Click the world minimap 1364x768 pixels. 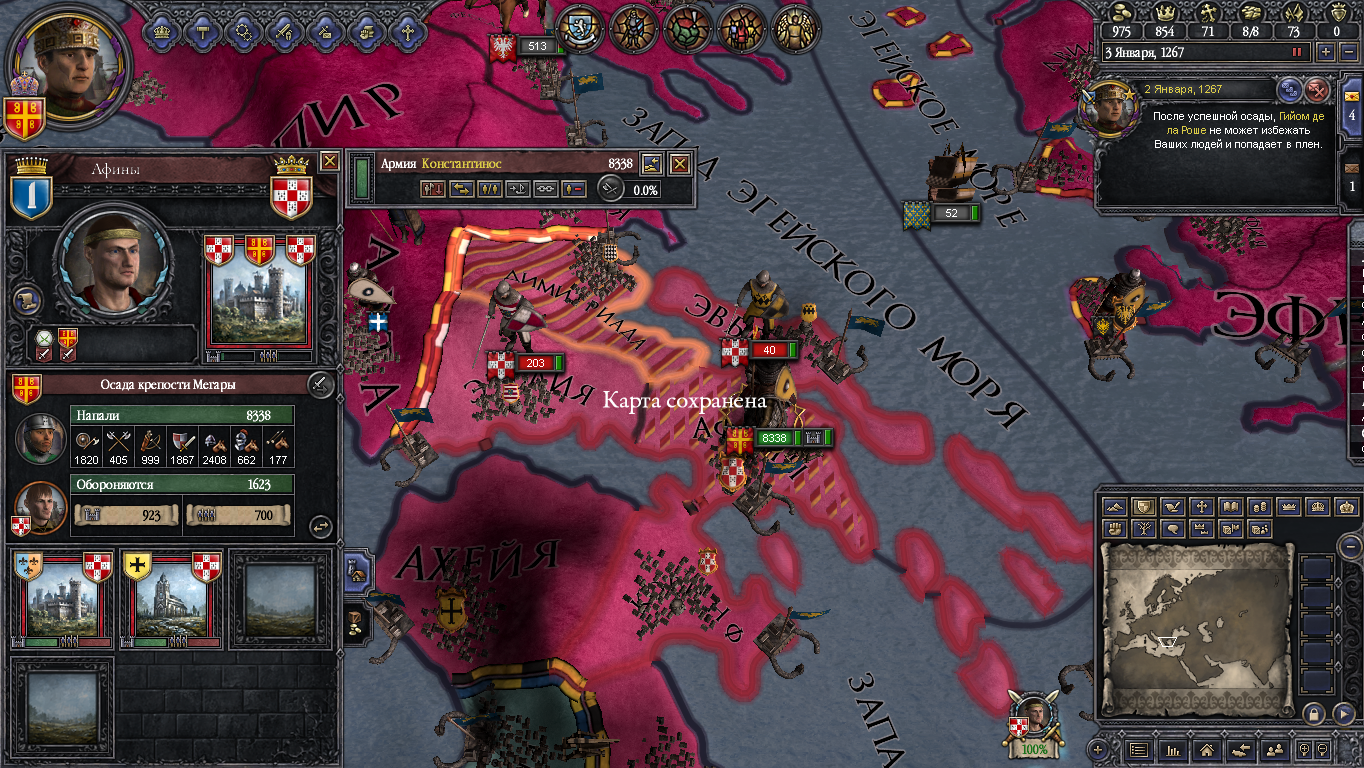(1197, 630)
